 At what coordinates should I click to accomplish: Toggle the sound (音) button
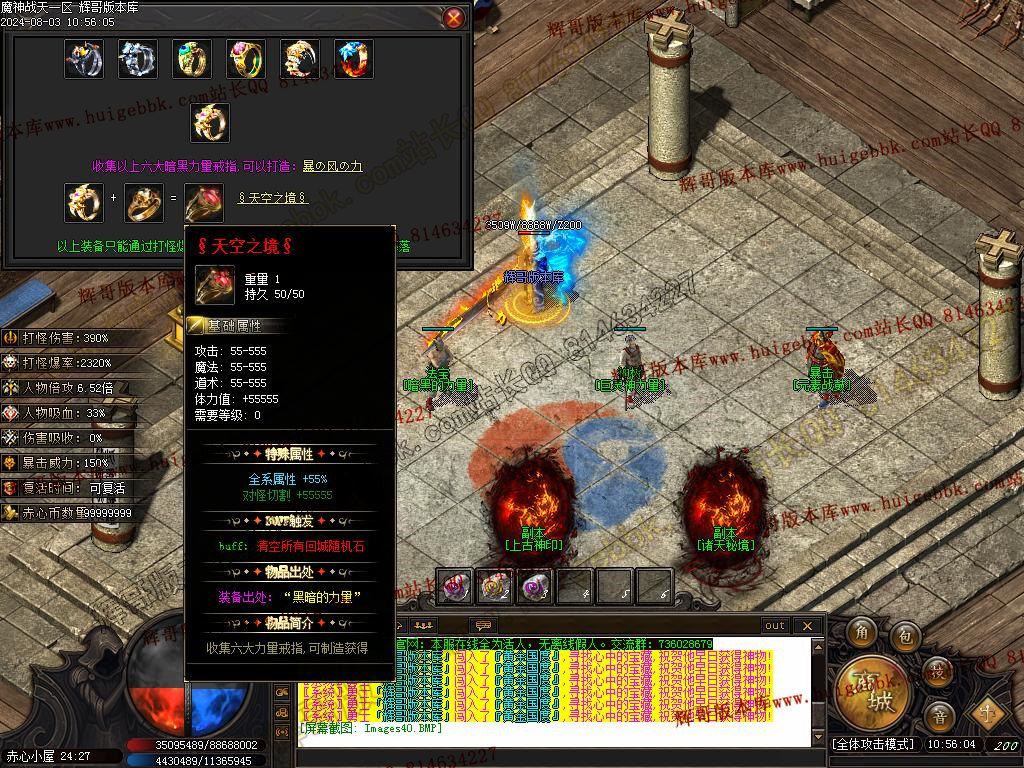(939, 716)
